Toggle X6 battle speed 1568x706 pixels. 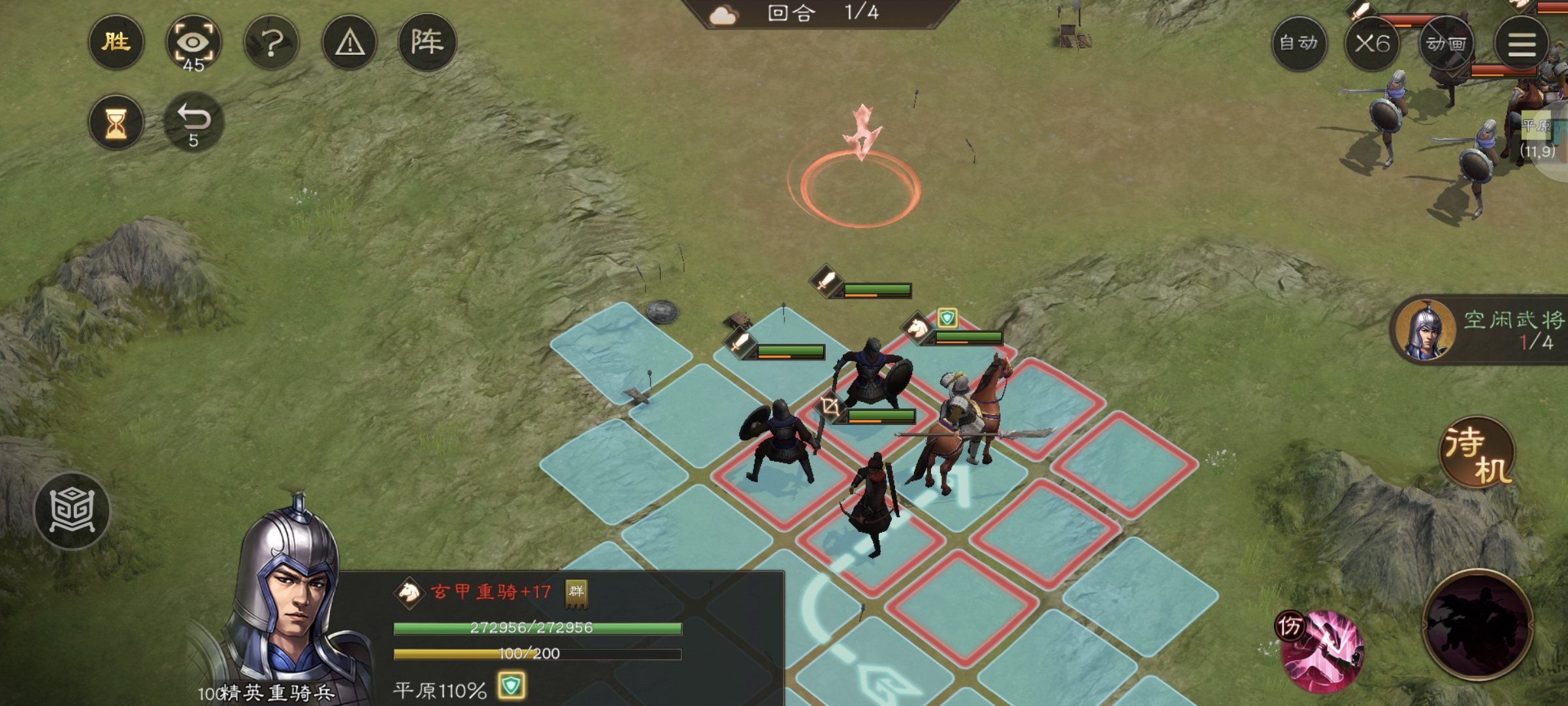click(x=1375, y=44)
